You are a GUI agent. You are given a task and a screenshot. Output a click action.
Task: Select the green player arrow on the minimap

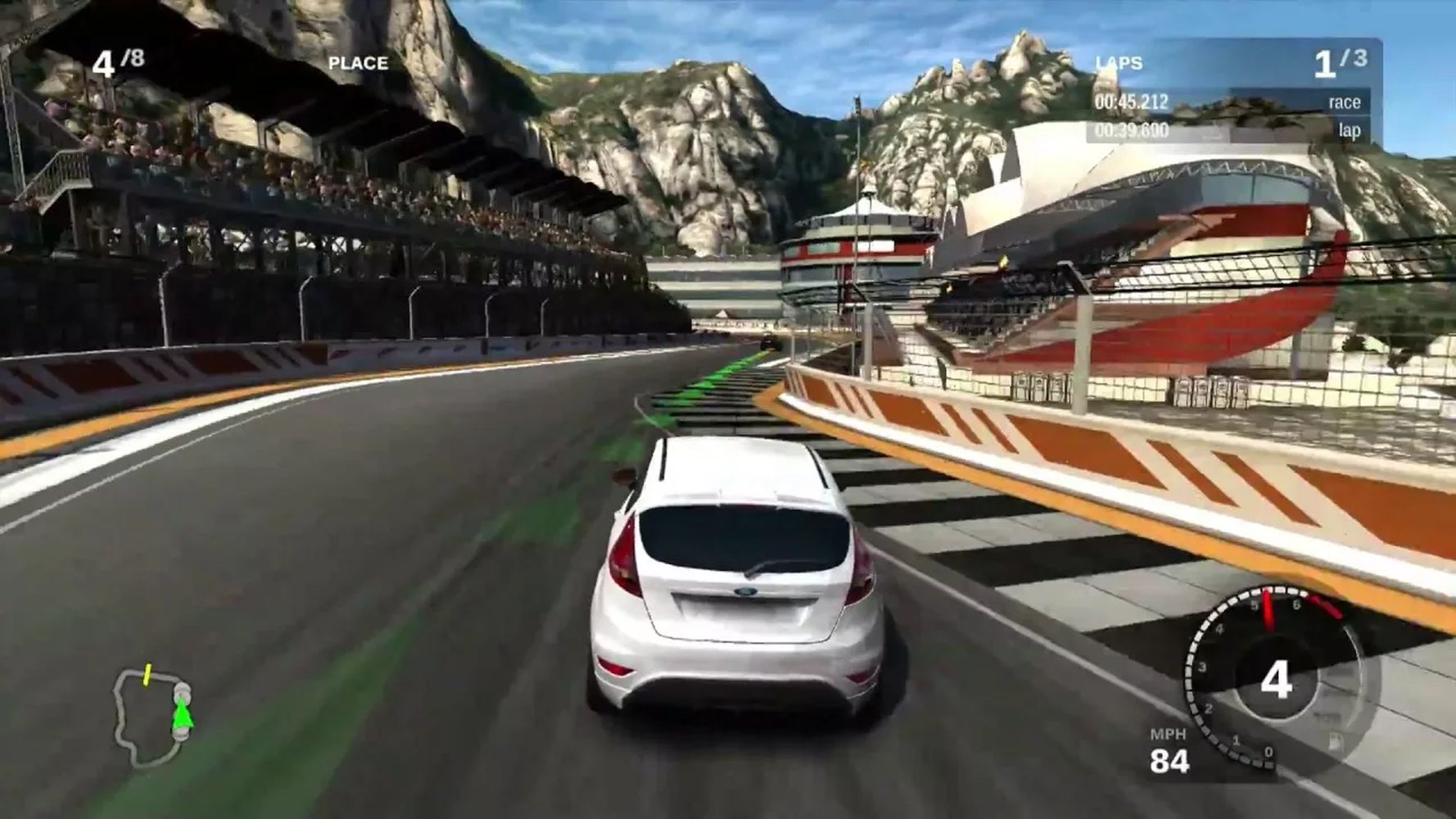click(x=183, y=717)
